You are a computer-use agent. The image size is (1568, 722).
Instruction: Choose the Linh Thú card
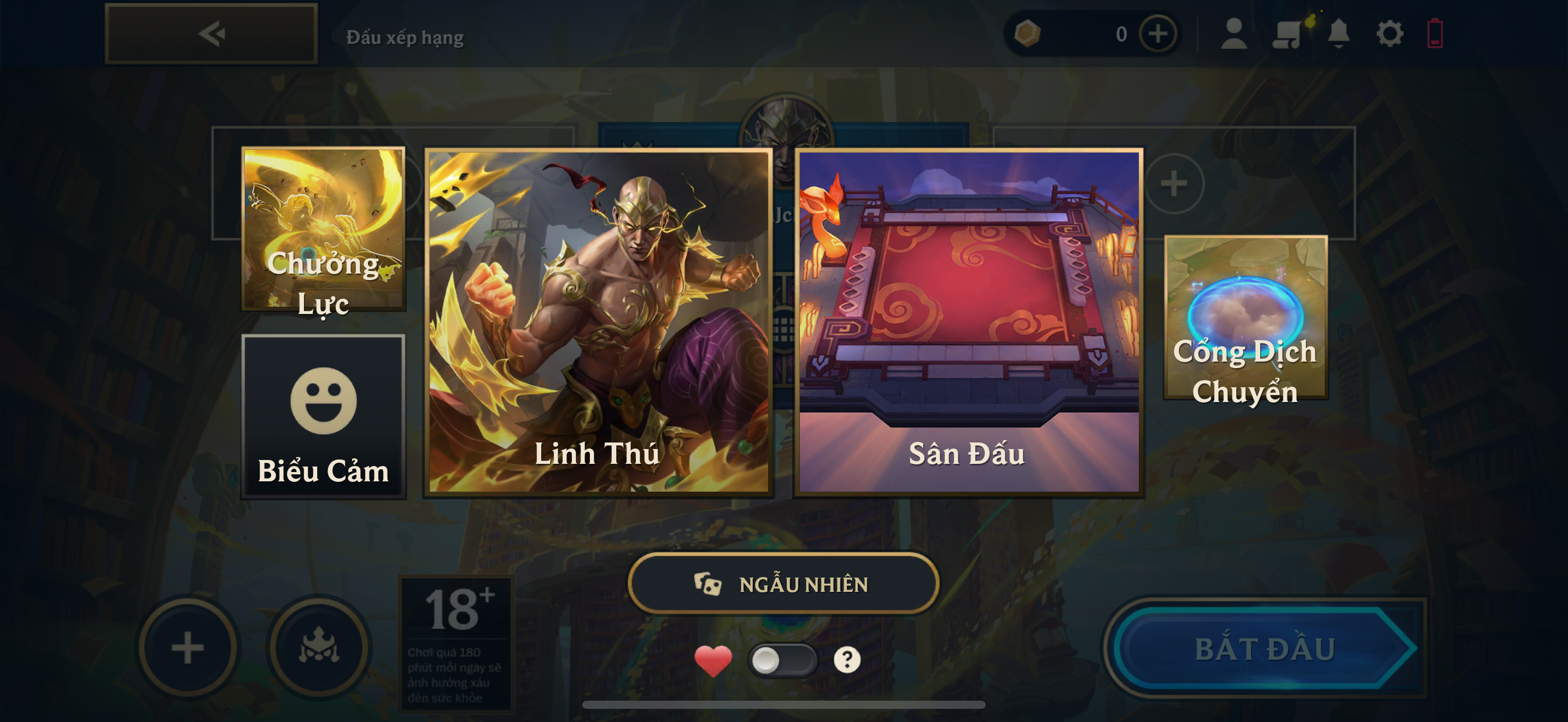pos(598,323)
